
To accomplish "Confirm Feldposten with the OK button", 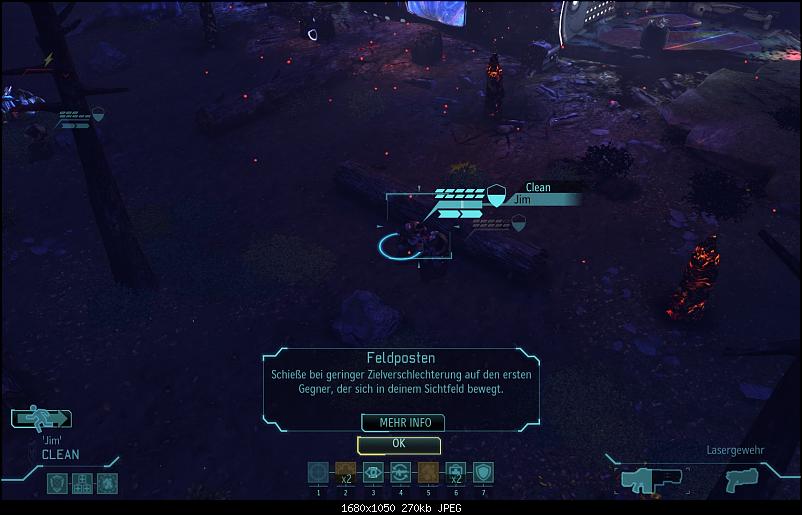I will click(x=398, y=444).
